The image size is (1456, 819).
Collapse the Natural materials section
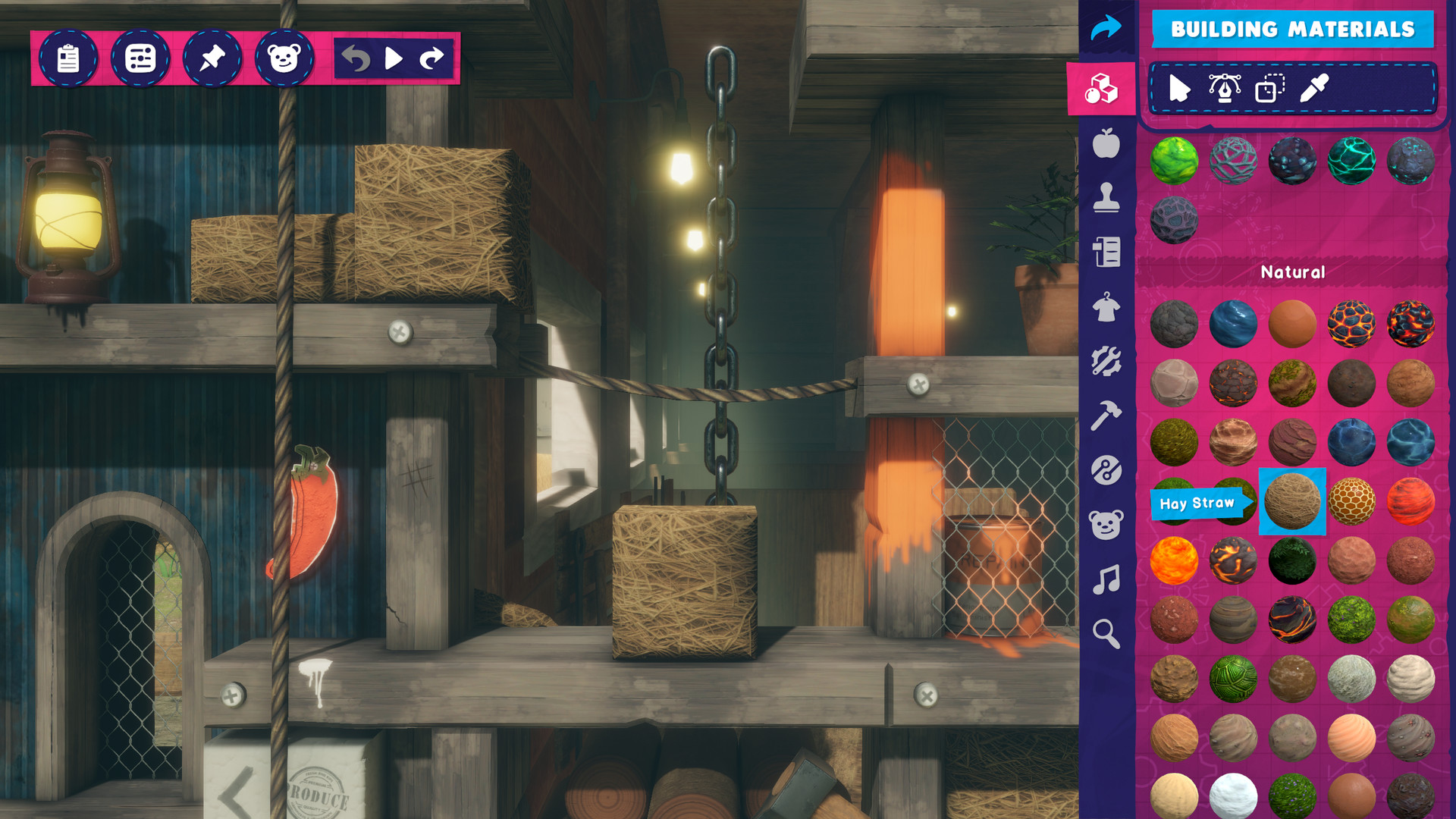click(1293, 273)
